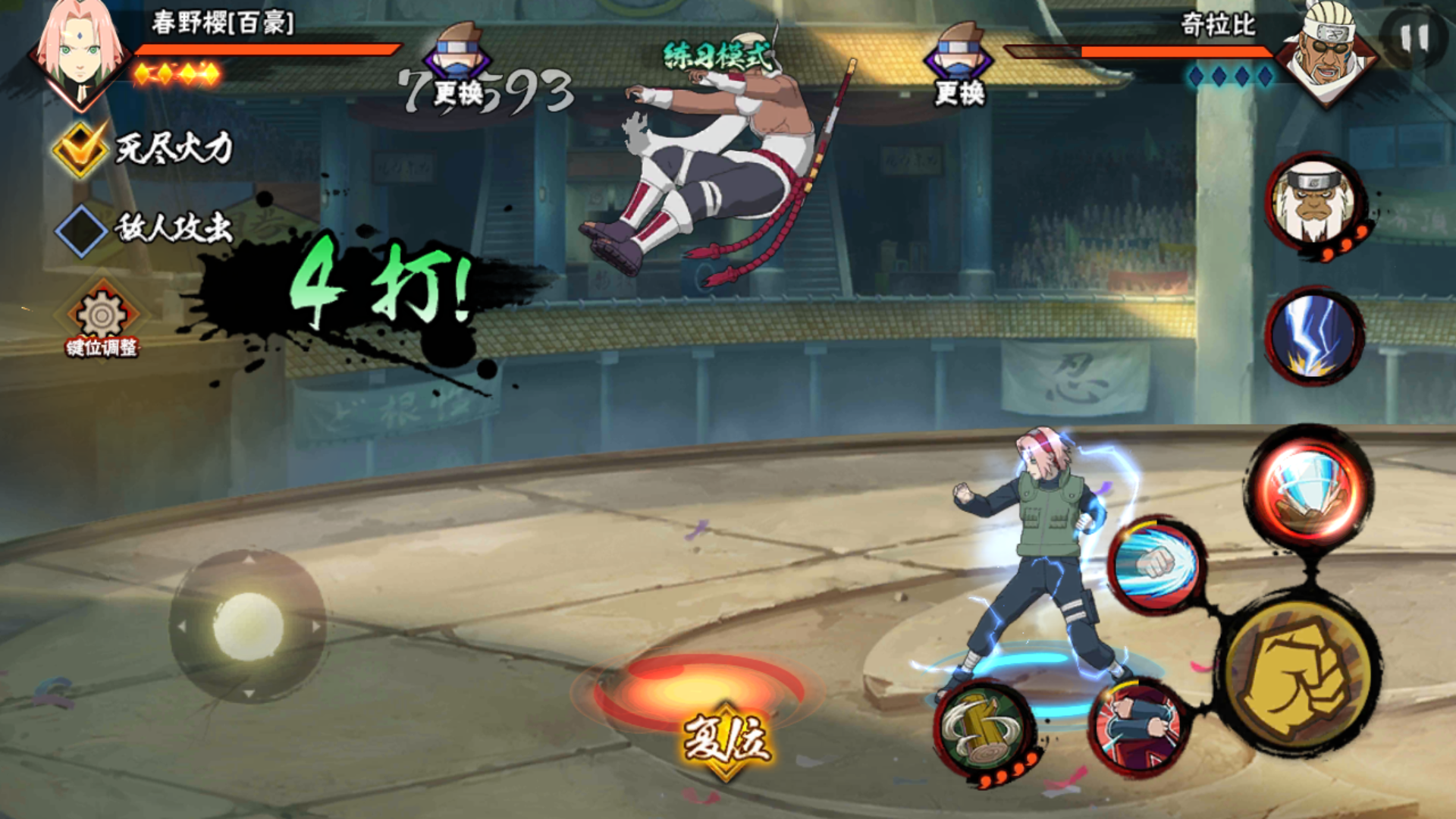Activate the glowing blue punch skill
The image size is (1456, 819).
[1156, 565]
